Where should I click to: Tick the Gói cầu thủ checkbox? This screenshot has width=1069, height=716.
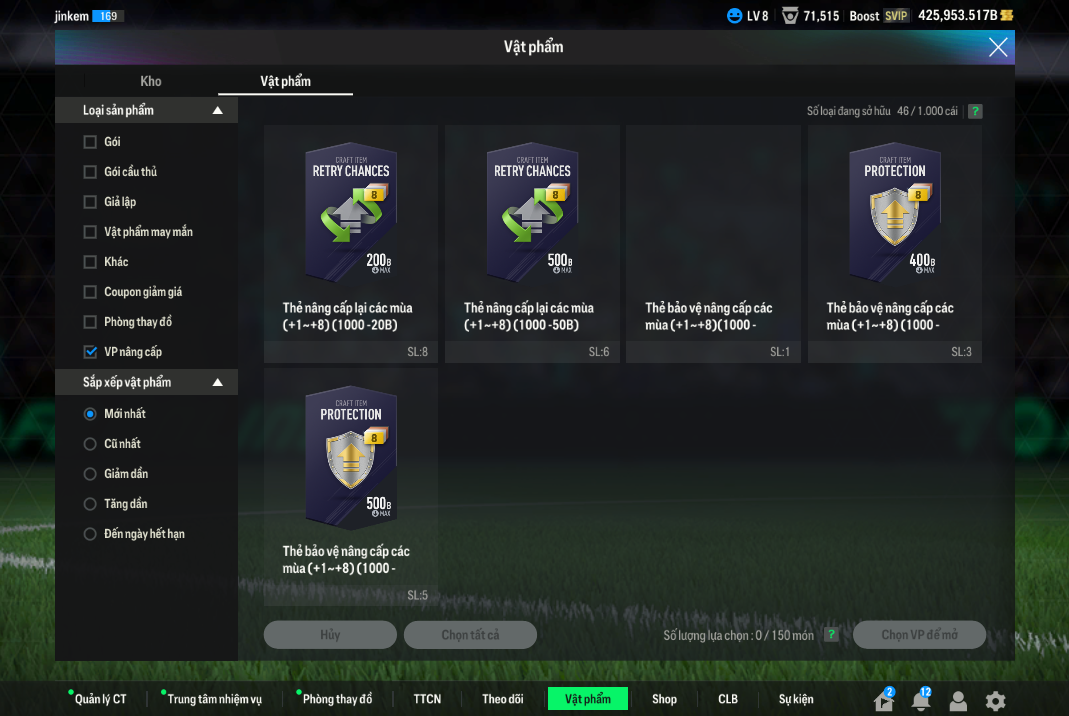(x=90, y=172)
